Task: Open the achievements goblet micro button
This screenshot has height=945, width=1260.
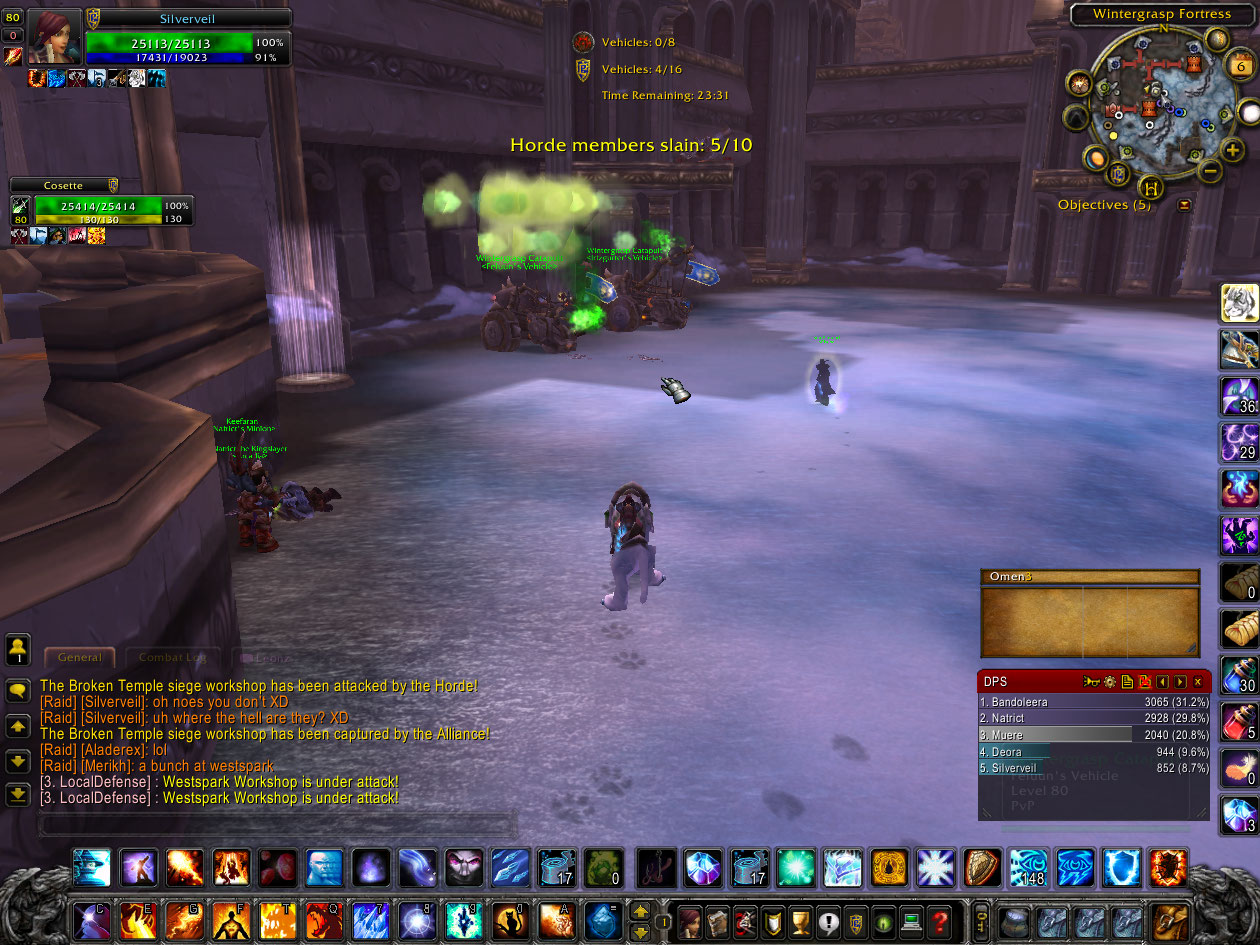Action: [x=800, y=920]
